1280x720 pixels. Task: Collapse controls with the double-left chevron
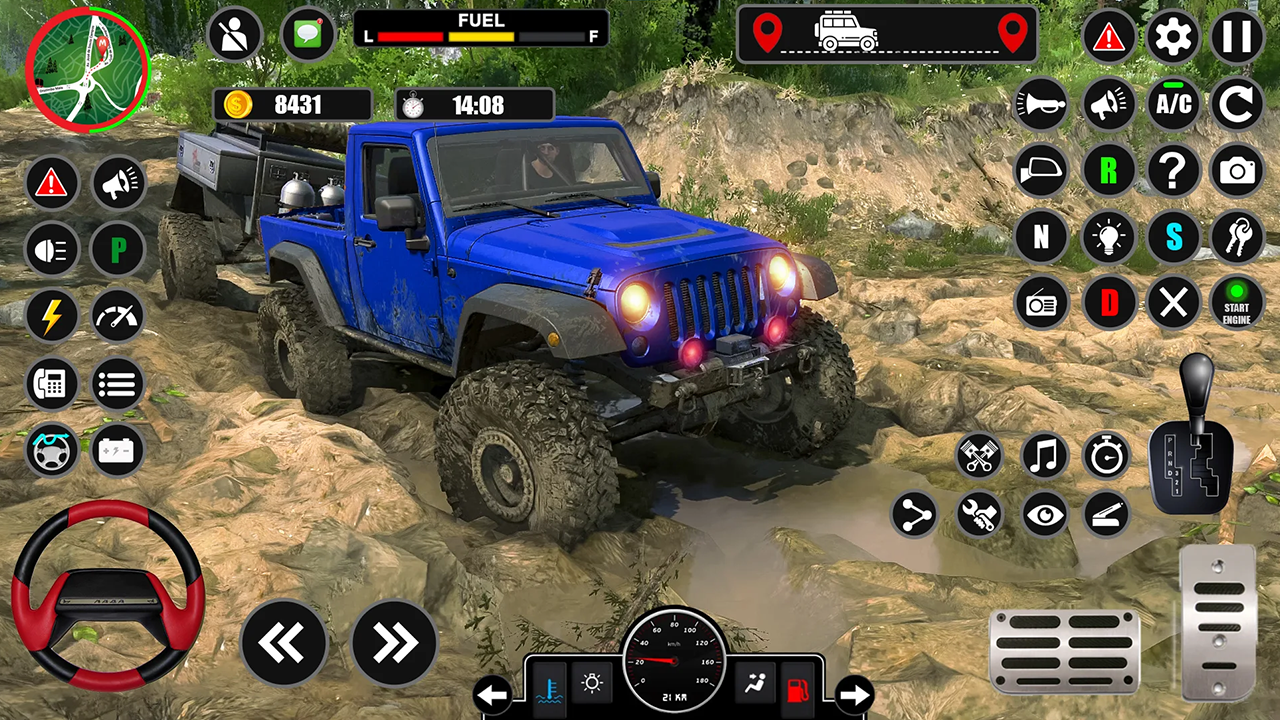click(284, 641)
